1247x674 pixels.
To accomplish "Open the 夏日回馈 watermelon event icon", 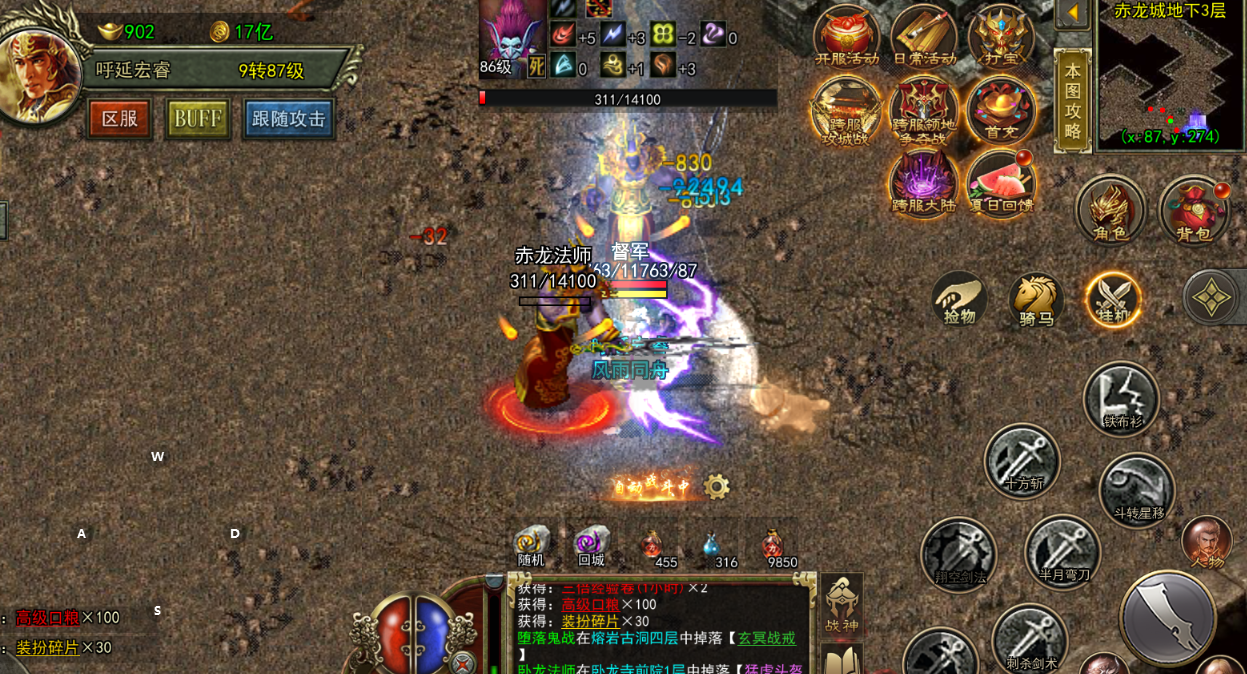I will tap(1001, 184).
